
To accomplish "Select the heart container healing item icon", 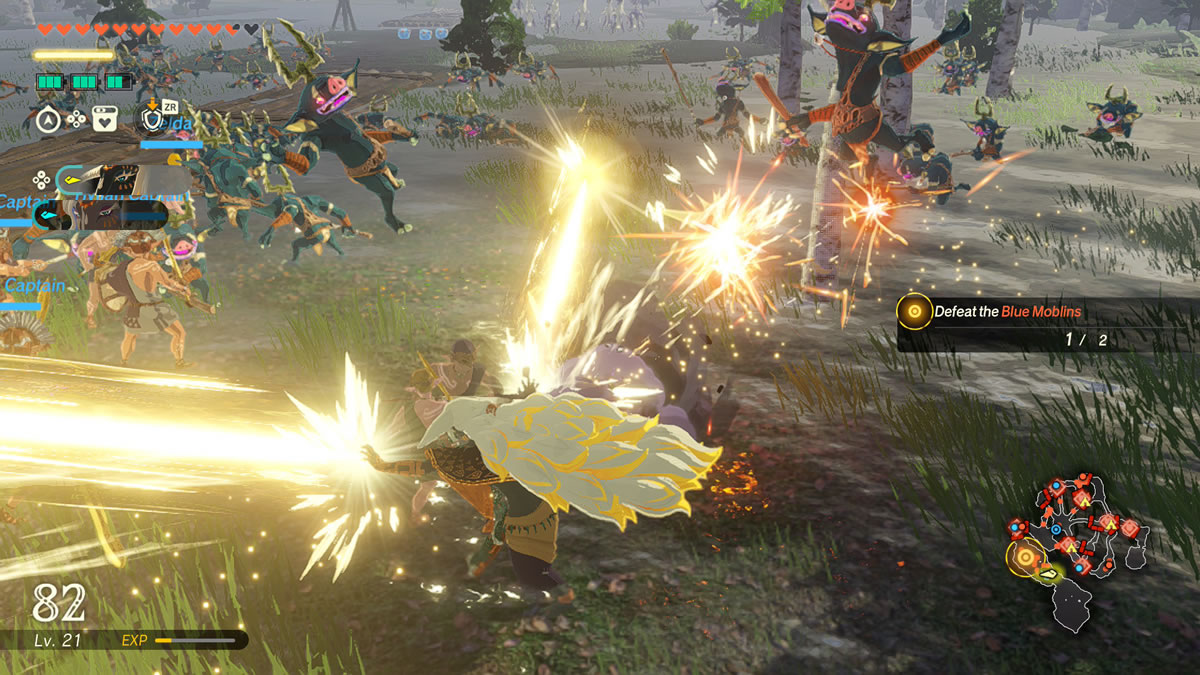I will [x=104, y=120].
